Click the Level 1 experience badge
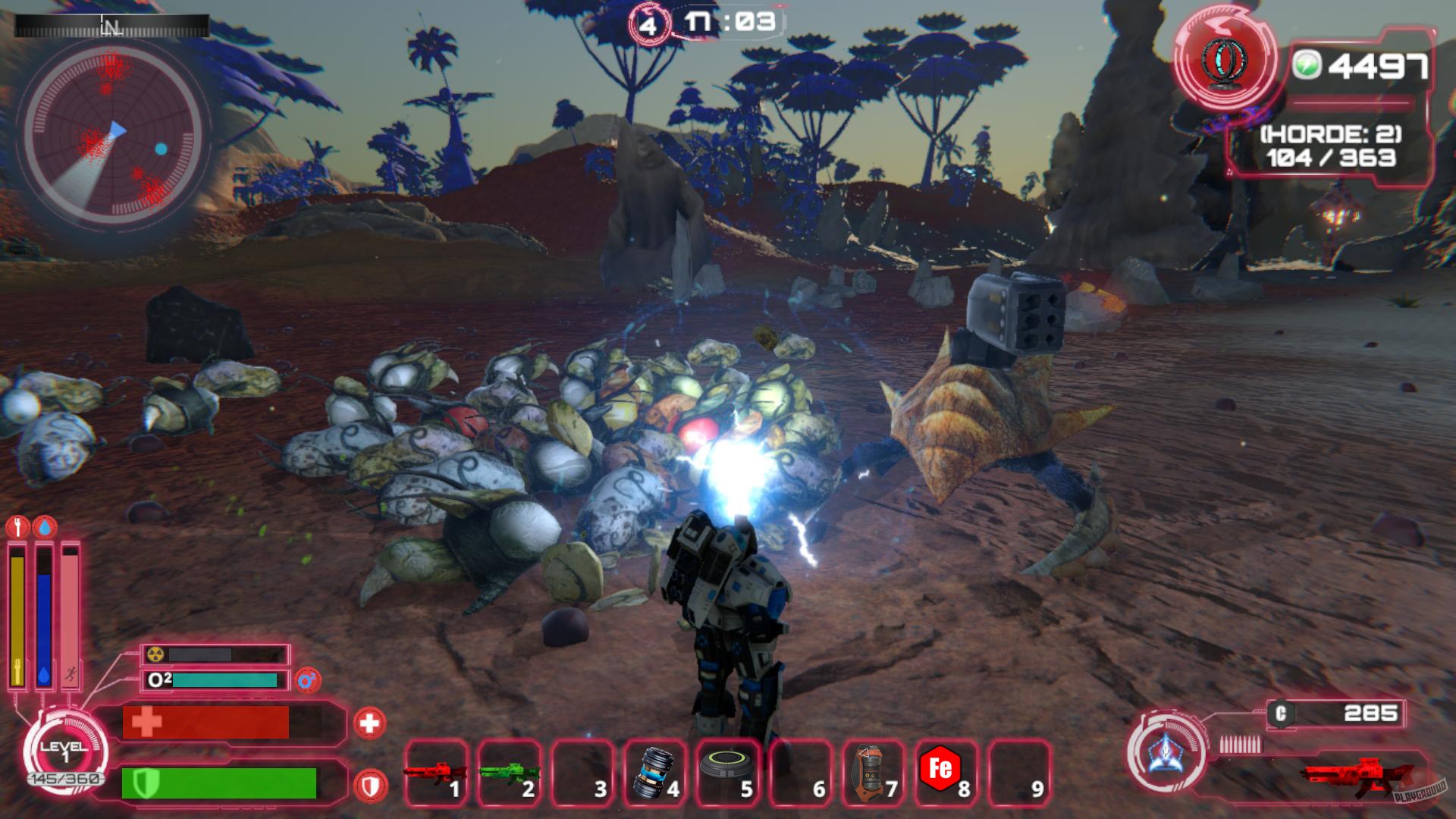 pos(64,751)
